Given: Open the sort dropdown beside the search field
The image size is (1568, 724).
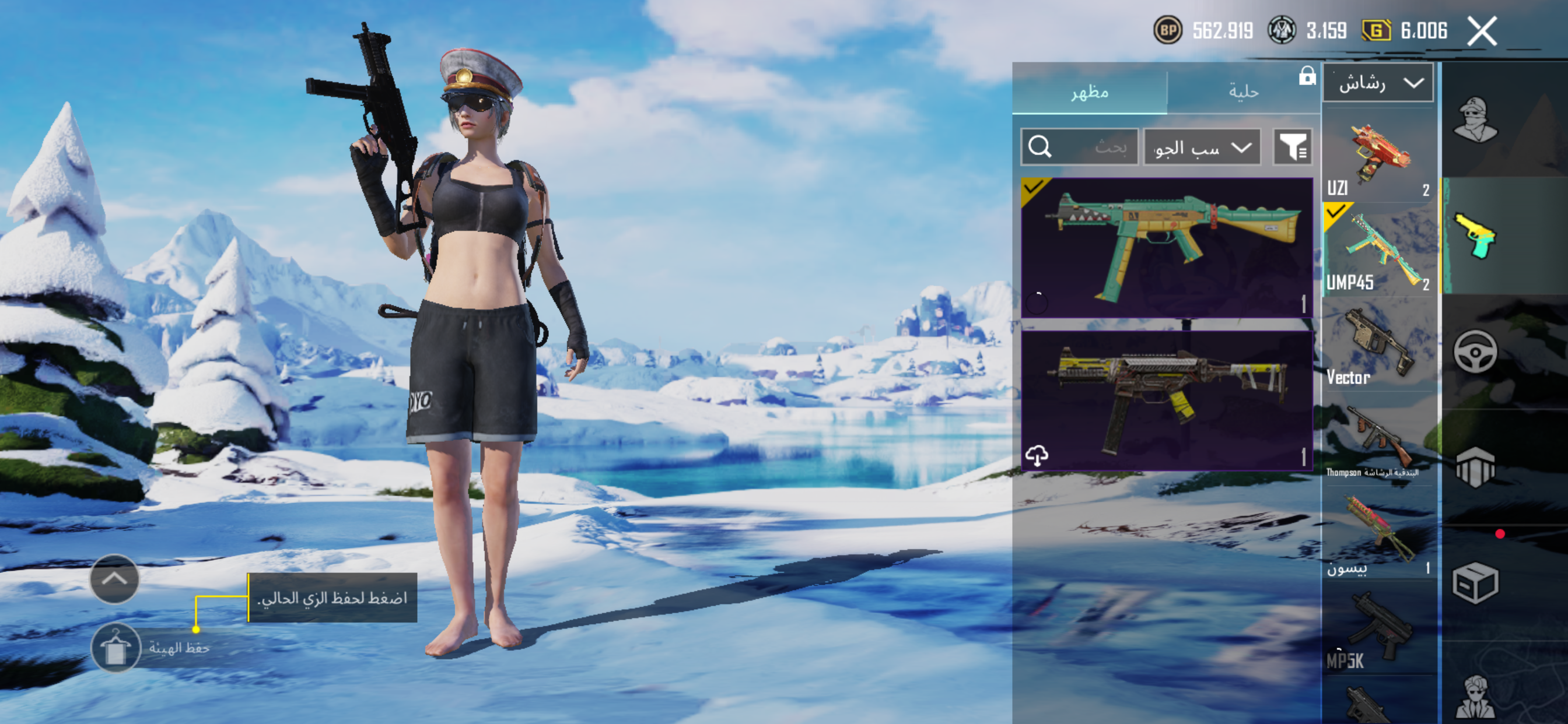Looking at the screenshot, I should coord(1202,147).
